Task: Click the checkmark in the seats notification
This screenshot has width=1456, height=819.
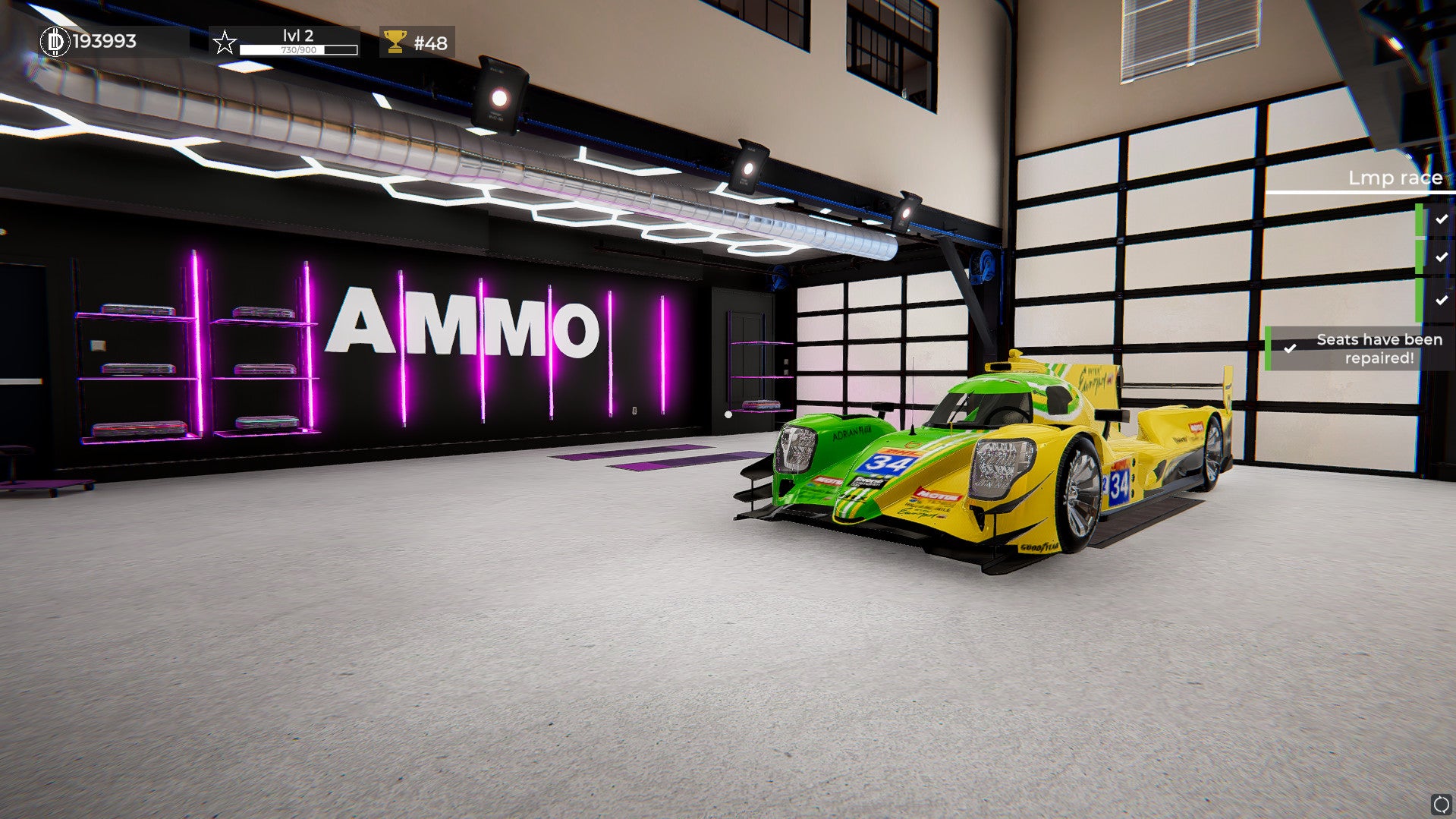Action: [1291, 348]
